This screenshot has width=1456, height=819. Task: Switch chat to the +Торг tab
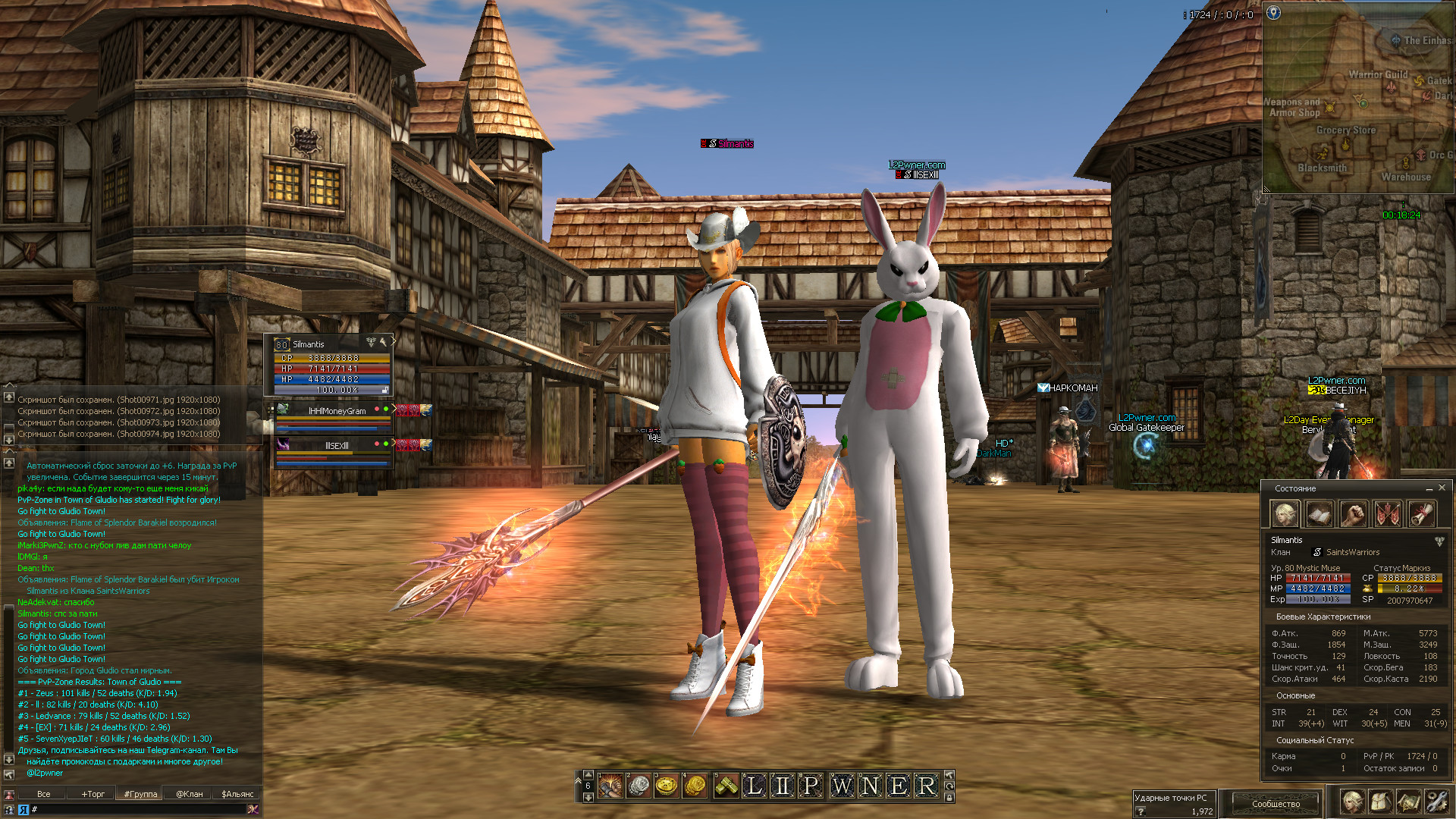(93, 794)
